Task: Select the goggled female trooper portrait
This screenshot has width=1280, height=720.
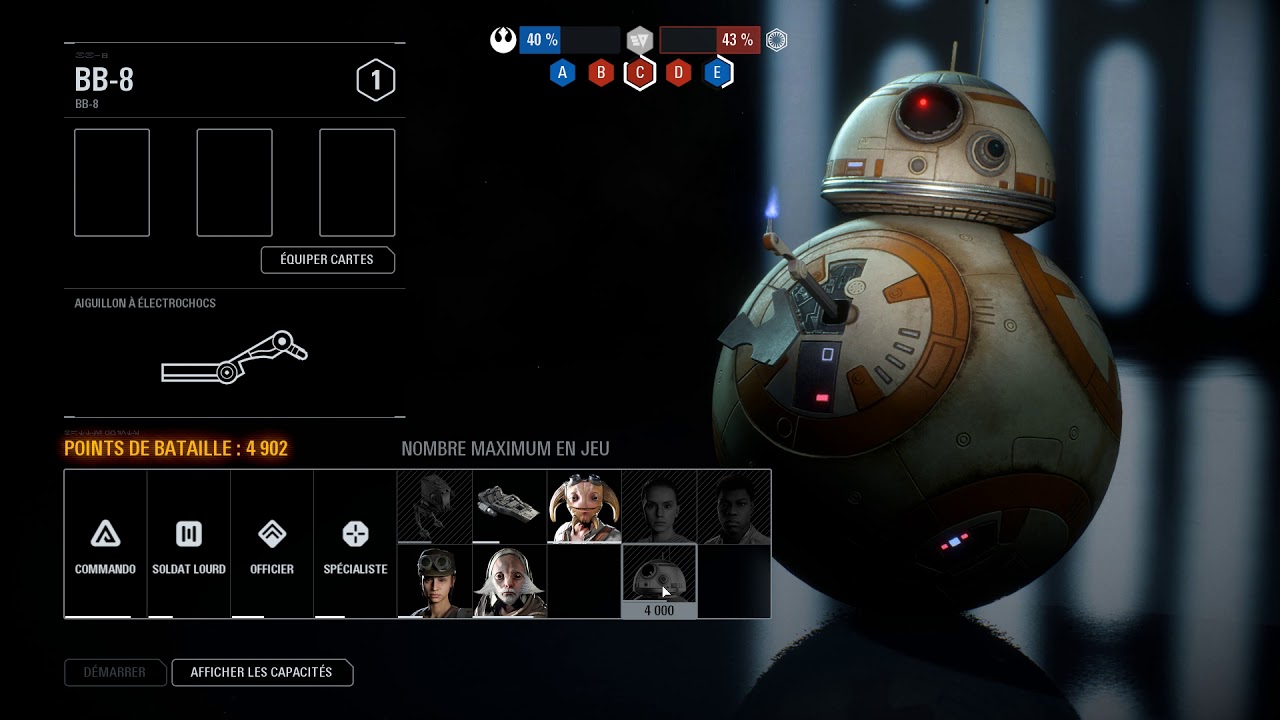Action: pyautogui.click(x=434, y=581)
